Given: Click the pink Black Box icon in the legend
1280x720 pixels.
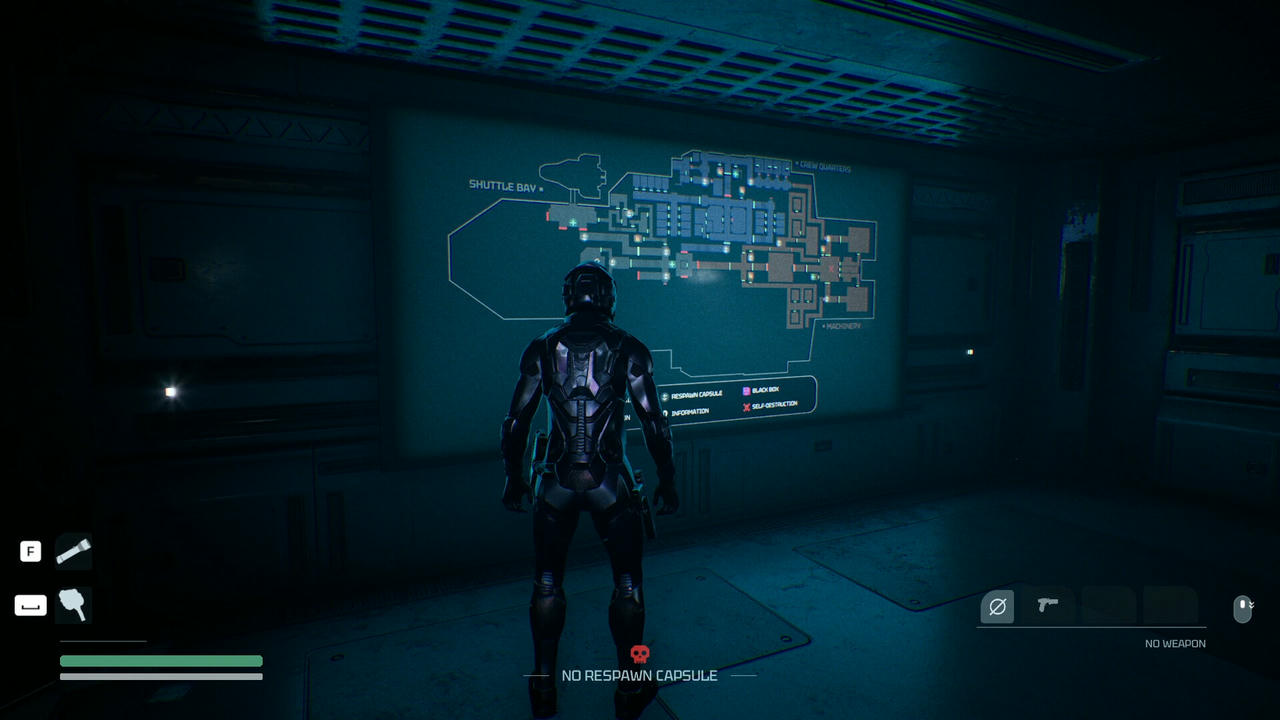Looking at the screenshot, I should click(x=746, y=391).
